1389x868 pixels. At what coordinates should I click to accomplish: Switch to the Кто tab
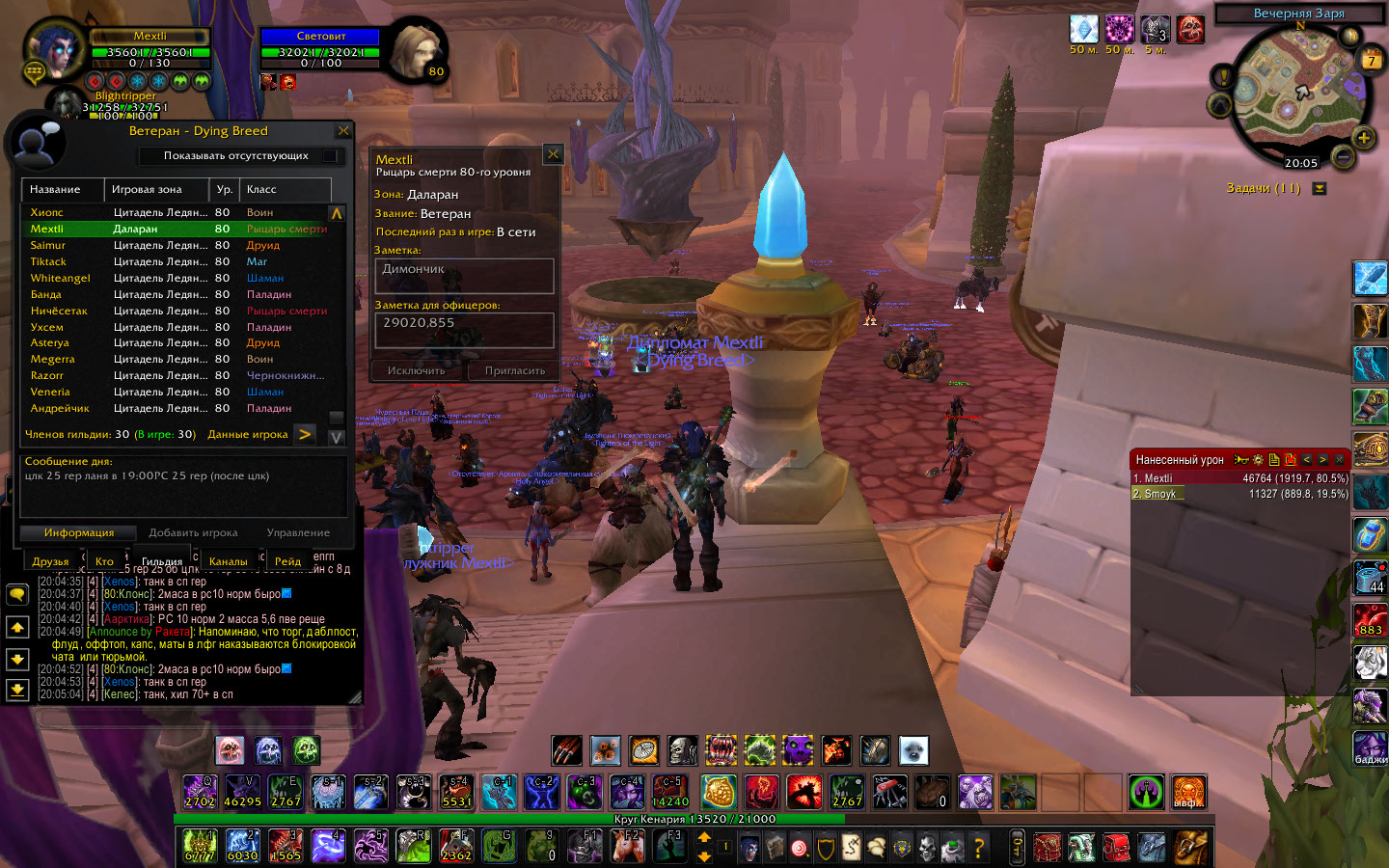104,561
